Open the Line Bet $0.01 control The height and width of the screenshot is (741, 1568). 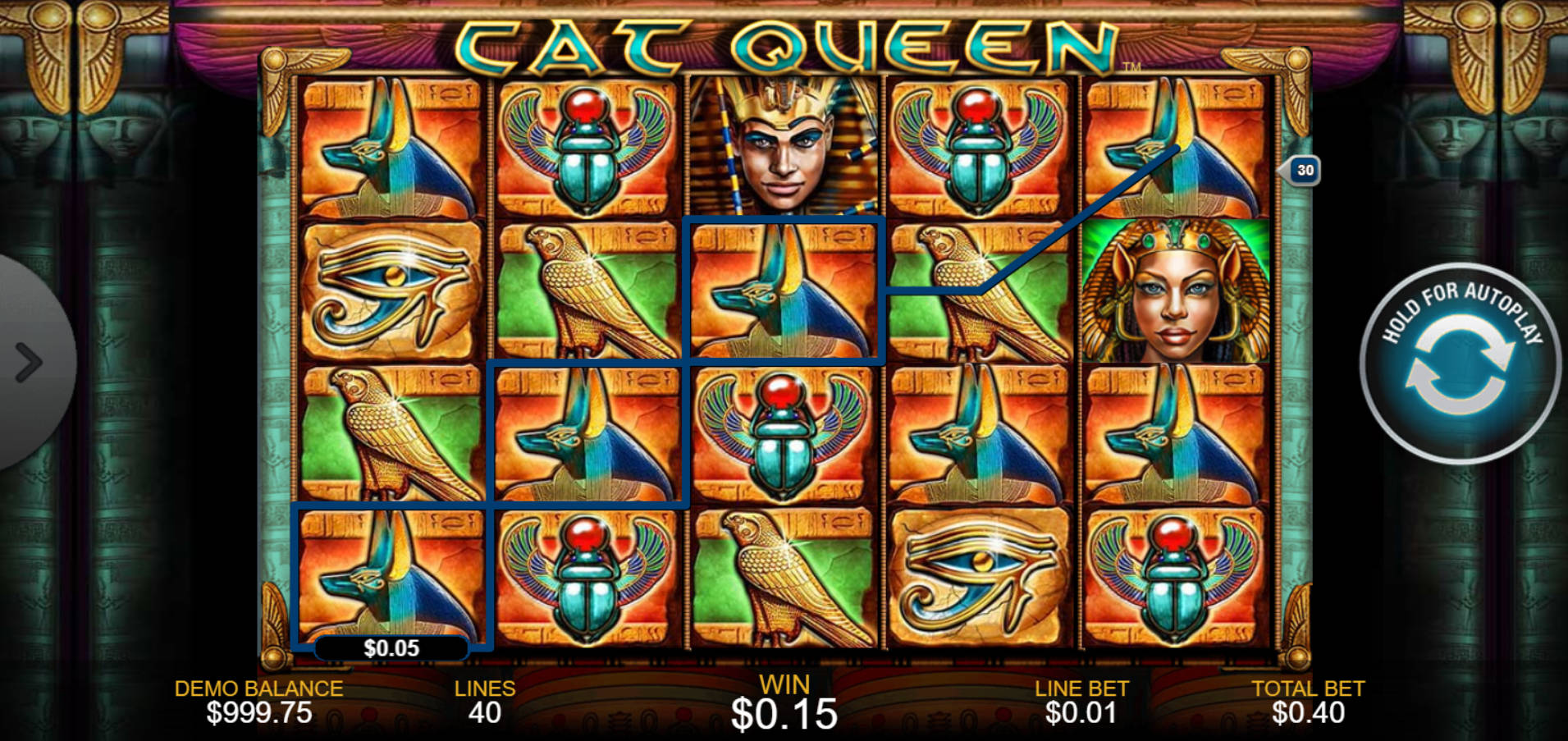(1079, 702)
